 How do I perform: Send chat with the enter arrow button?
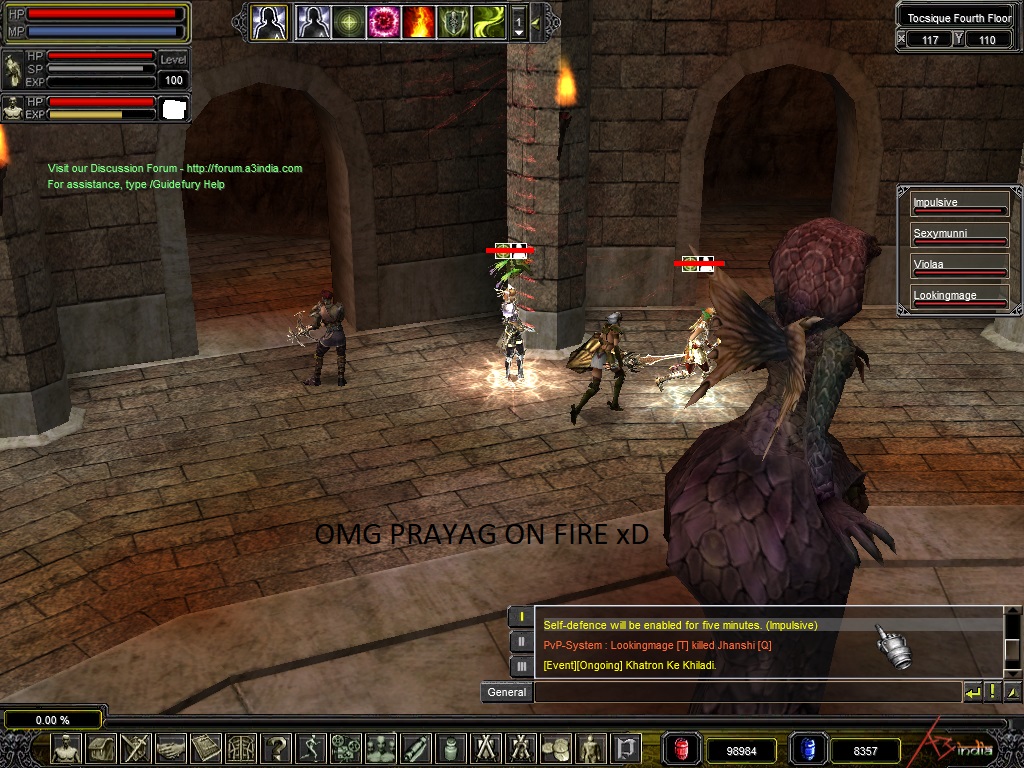click(972, 692)
